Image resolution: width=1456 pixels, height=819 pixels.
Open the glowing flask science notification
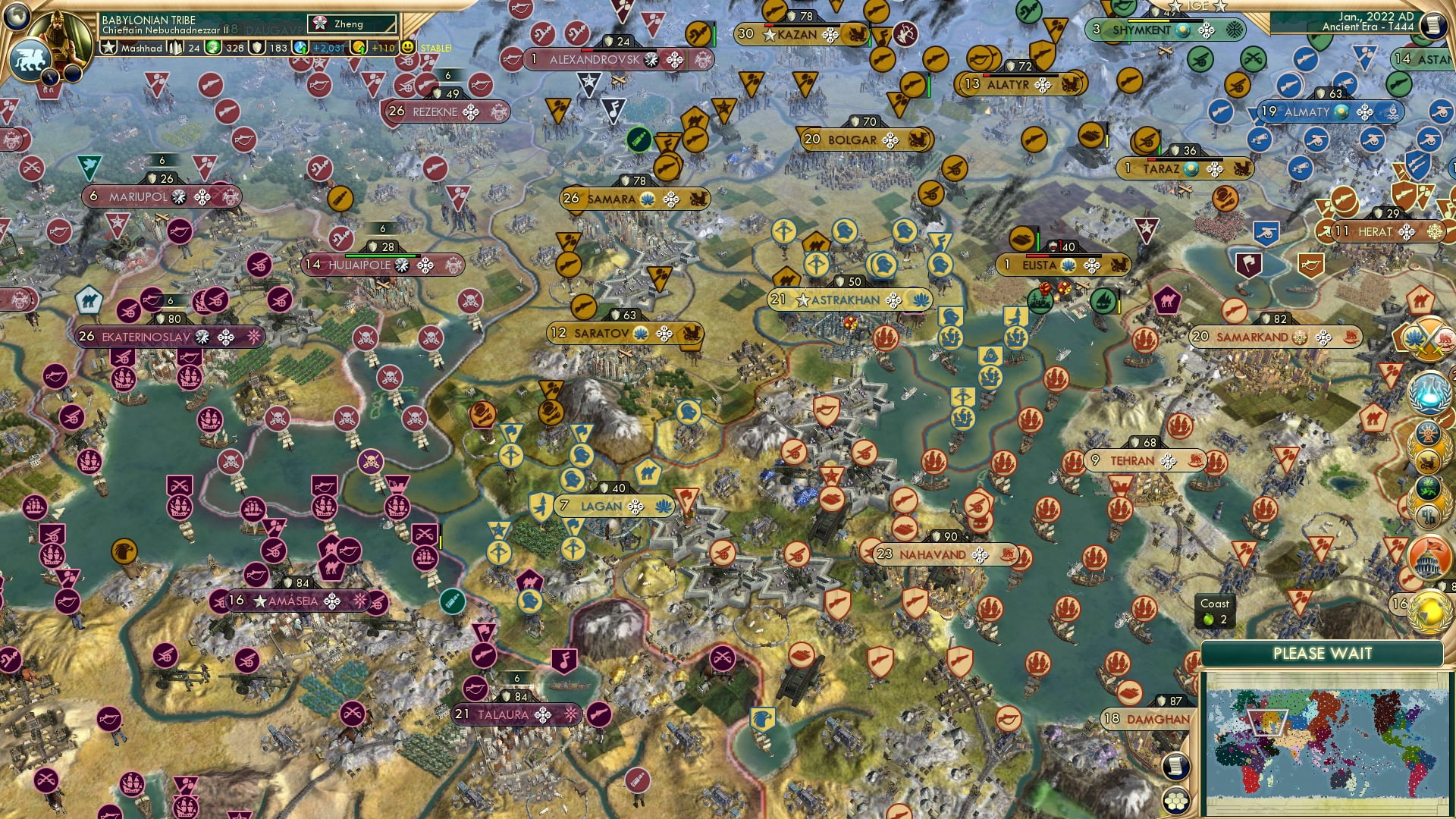1429,392
